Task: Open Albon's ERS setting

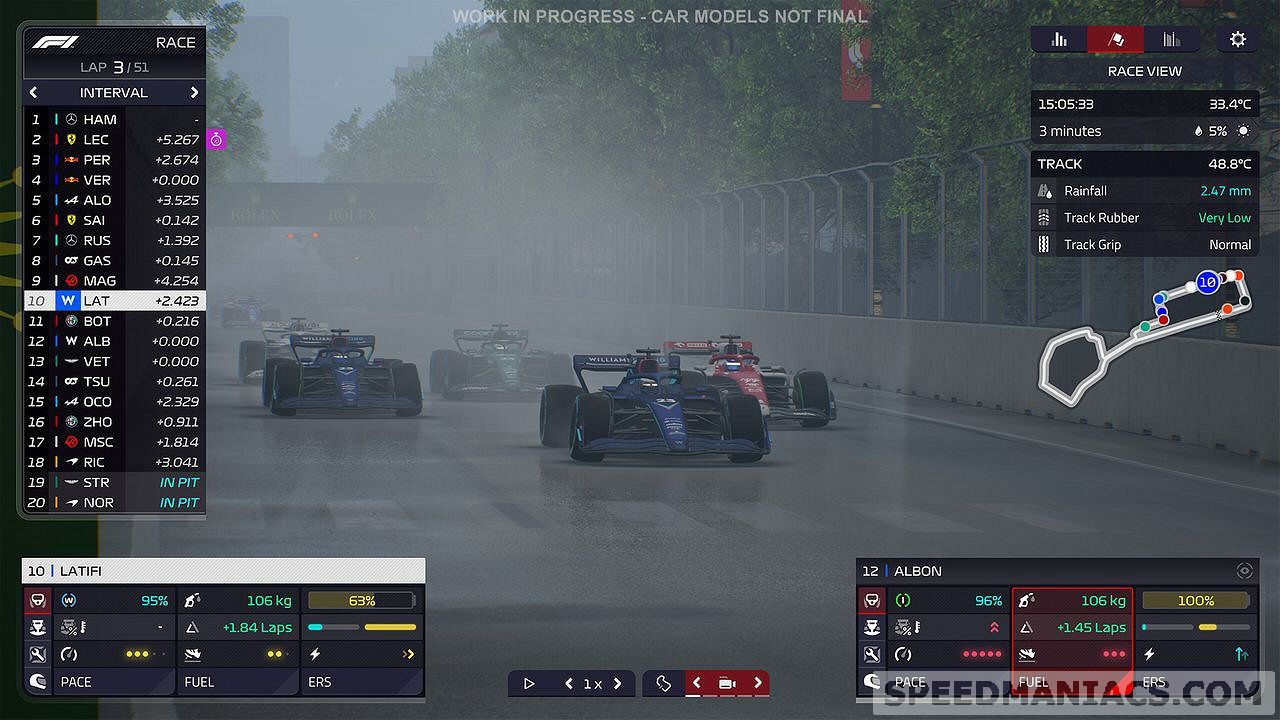Action: pos(1196,682)
